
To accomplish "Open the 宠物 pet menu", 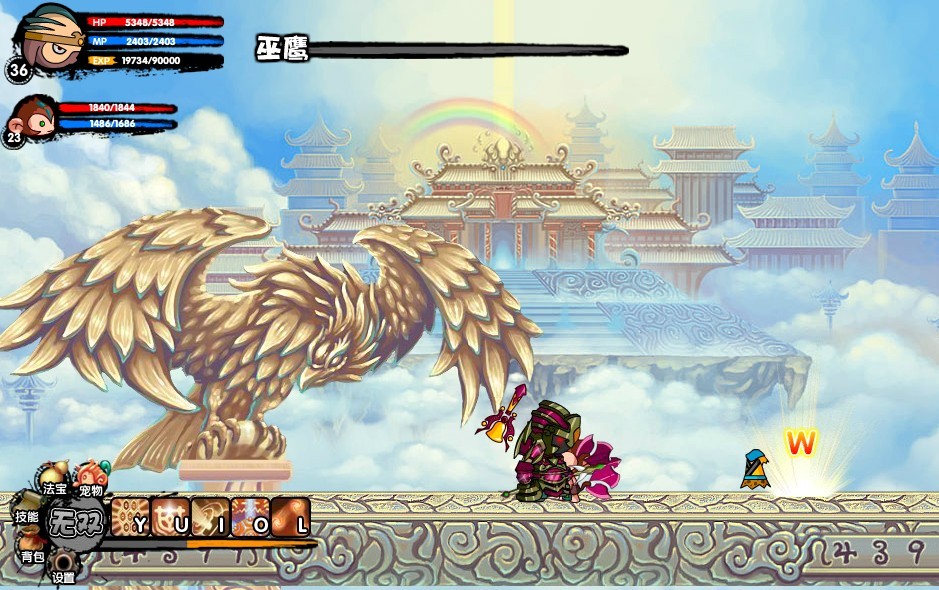I will tap(91, 477).
